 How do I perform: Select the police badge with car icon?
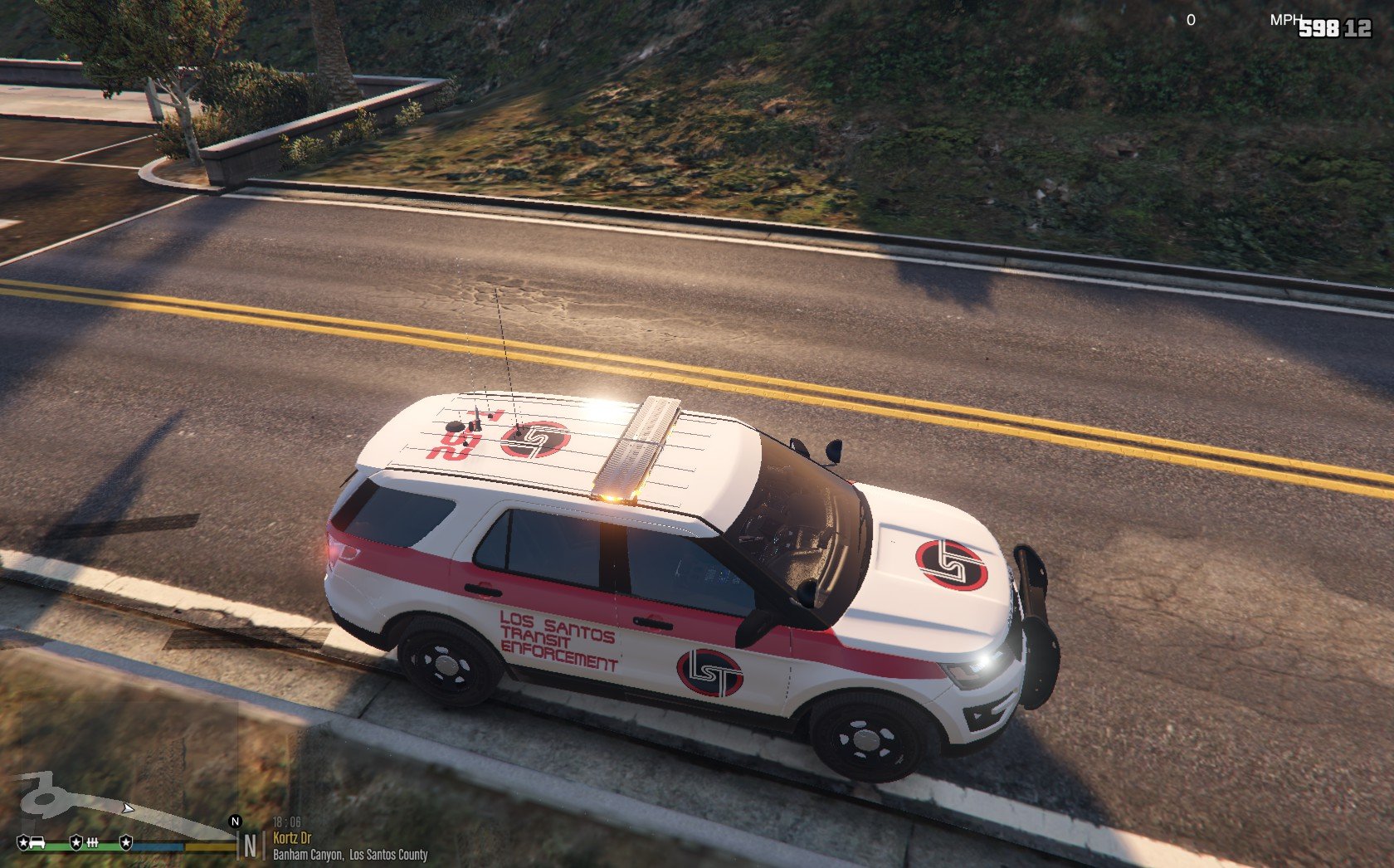[x=23, y=843]
